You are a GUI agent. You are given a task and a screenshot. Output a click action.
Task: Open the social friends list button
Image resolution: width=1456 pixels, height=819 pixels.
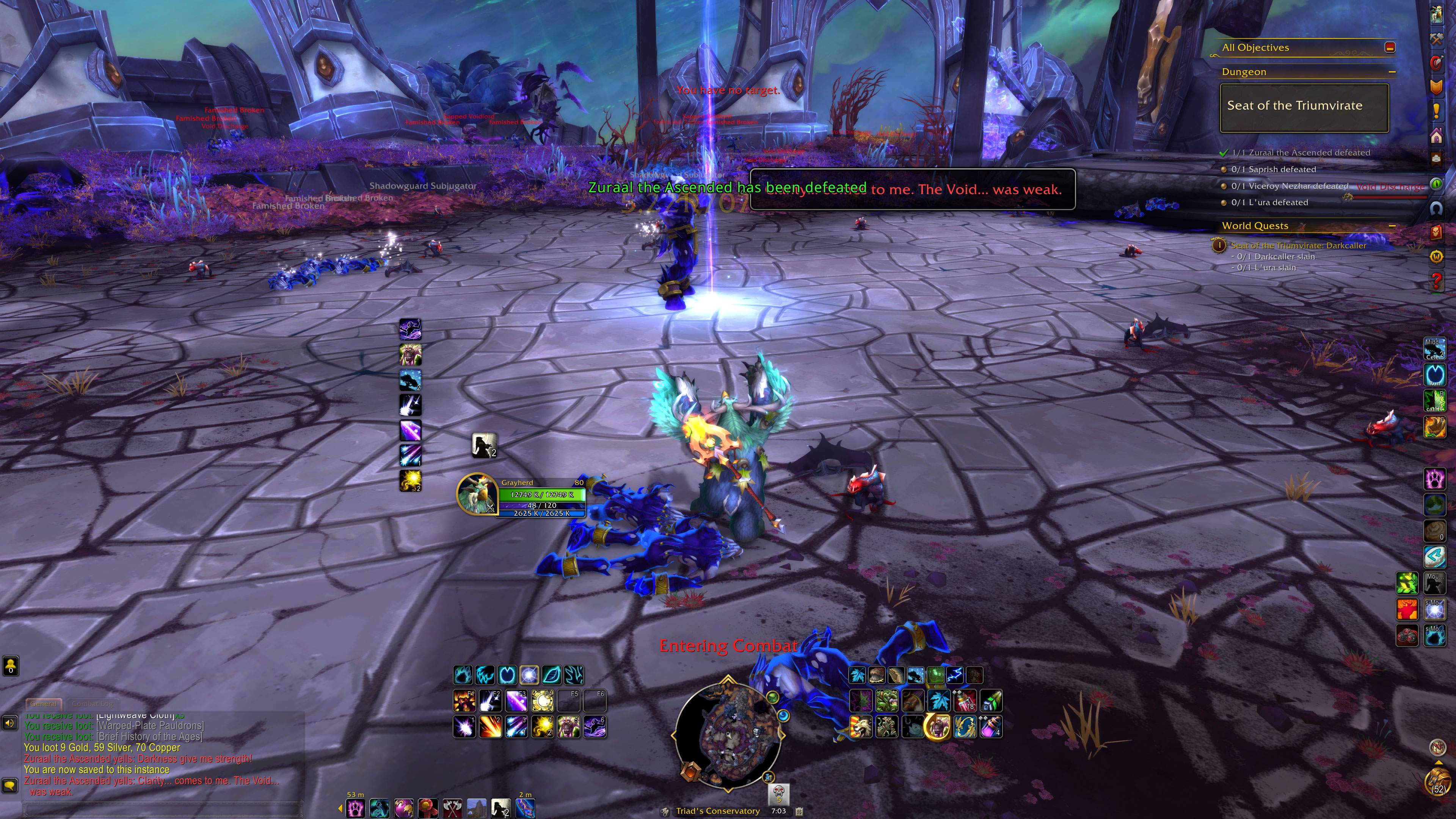[x=11, y=666]
